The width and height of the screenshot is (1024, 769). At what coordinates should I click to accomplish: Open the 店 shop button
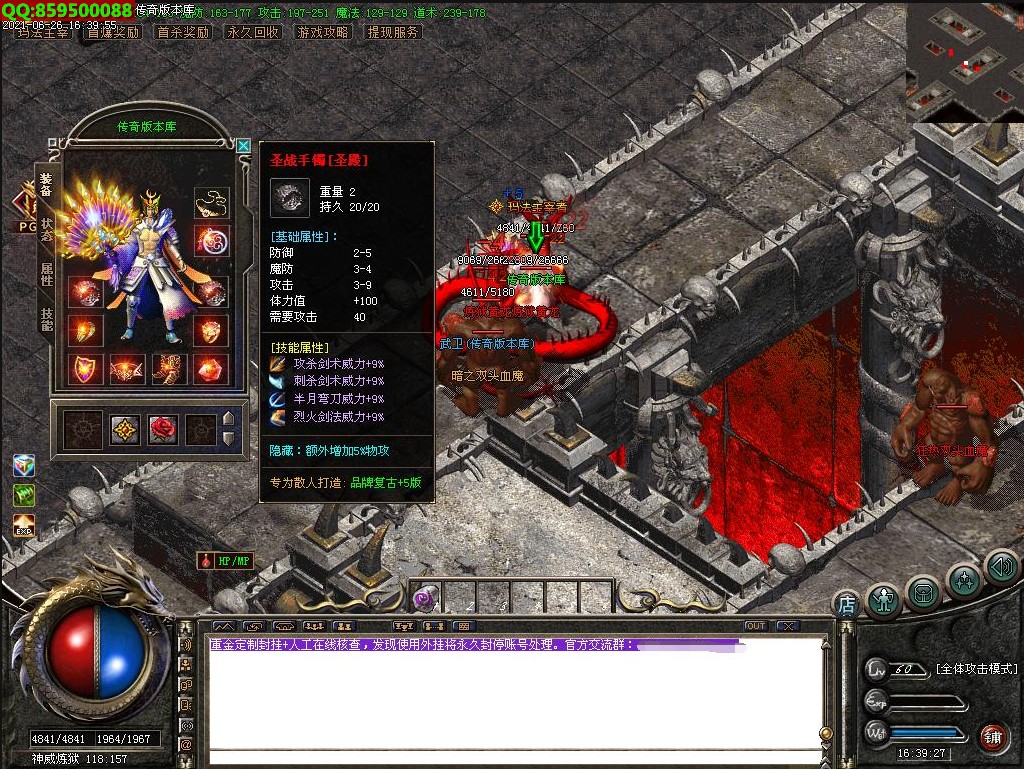pyautogui.click(x=846, y=604)
